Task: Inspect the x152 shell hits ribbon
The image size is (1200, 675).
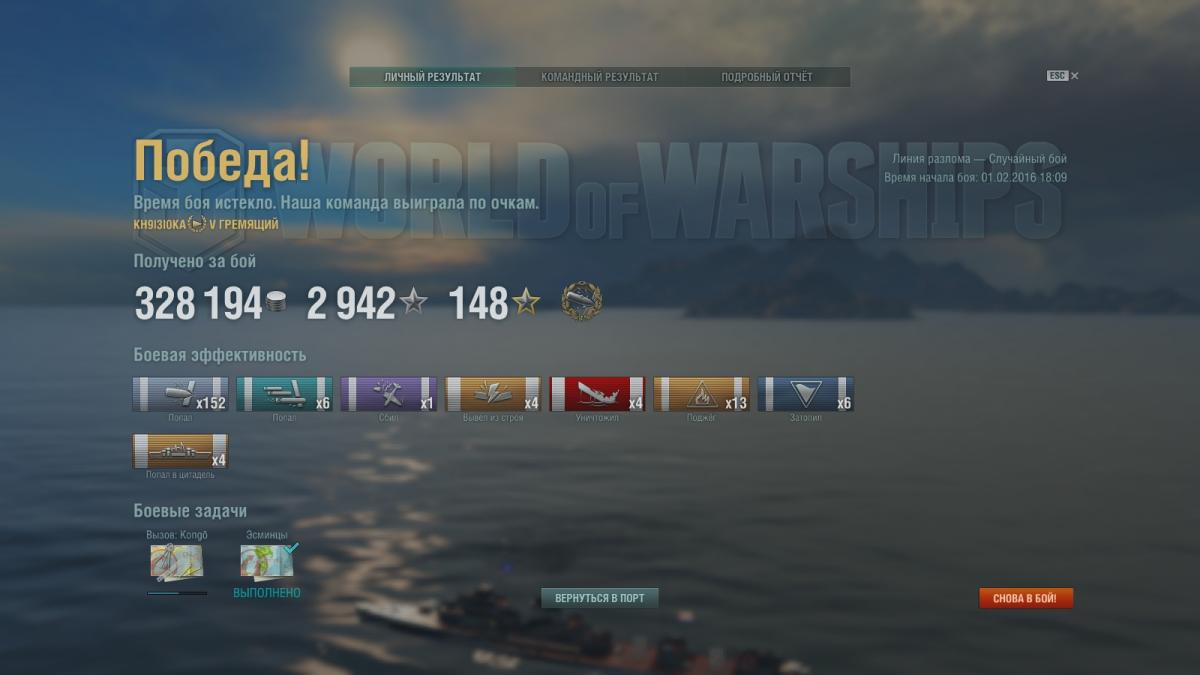Action: click(x=180, y=394)
